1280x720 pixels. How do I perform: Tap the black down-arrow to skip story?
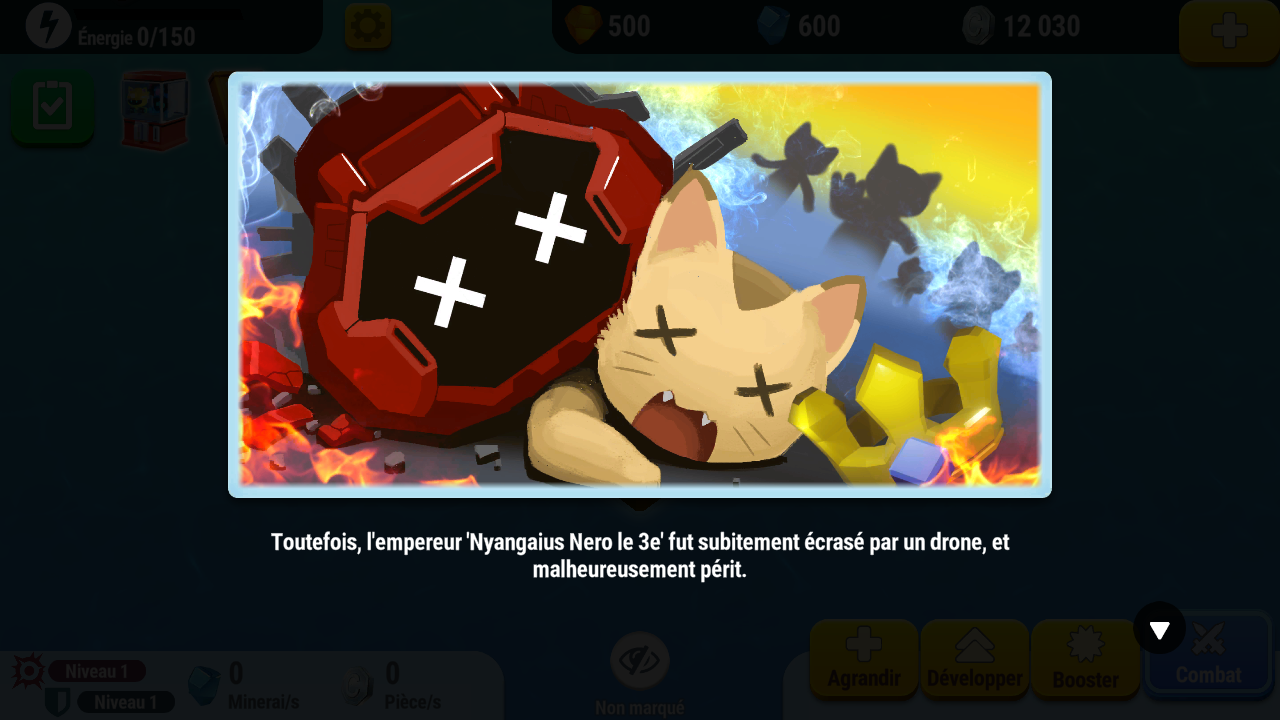pos(1159,629)
